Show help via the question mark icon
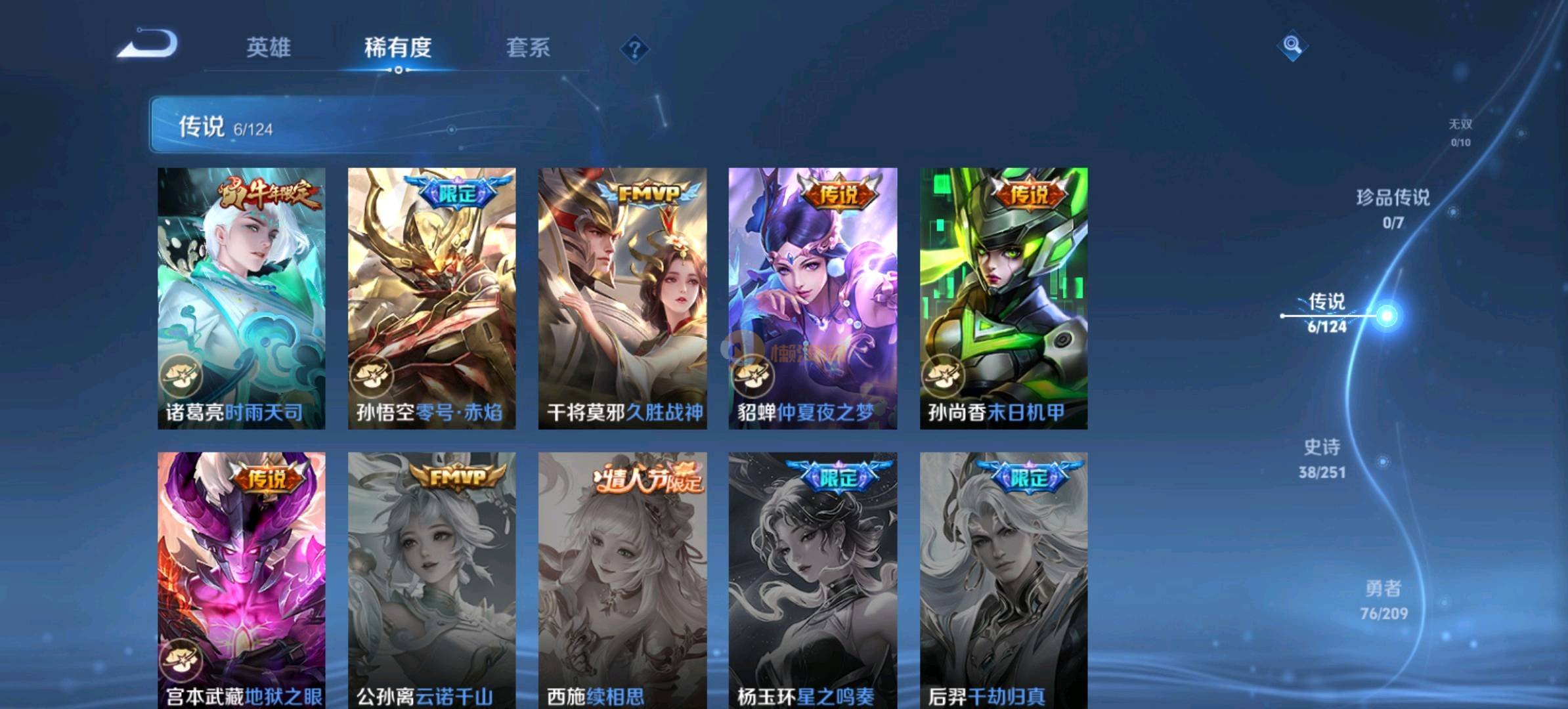 [x=634, y=49]
